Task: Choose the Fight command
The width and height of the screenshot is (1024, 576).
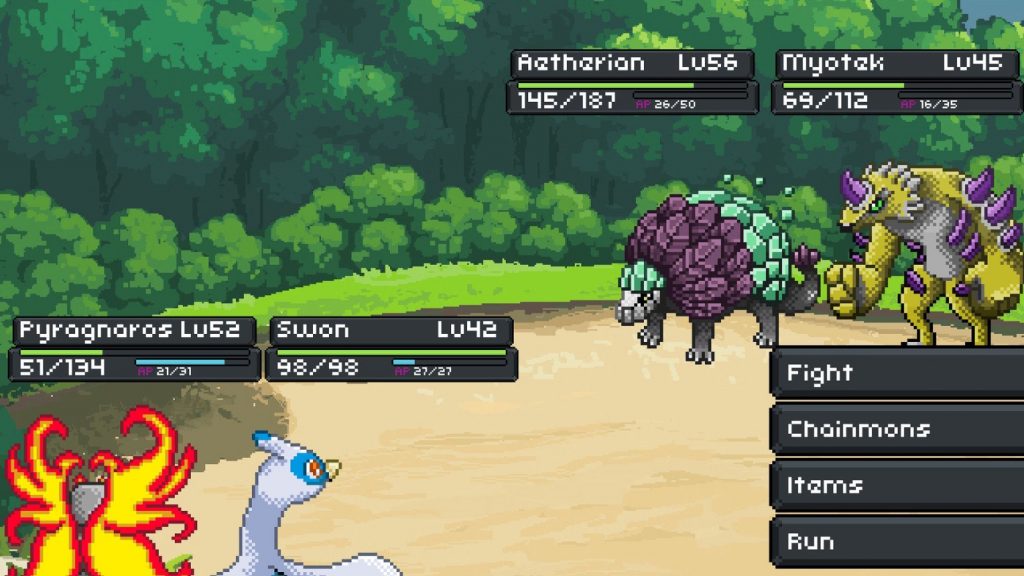Action: pos(896,374)
